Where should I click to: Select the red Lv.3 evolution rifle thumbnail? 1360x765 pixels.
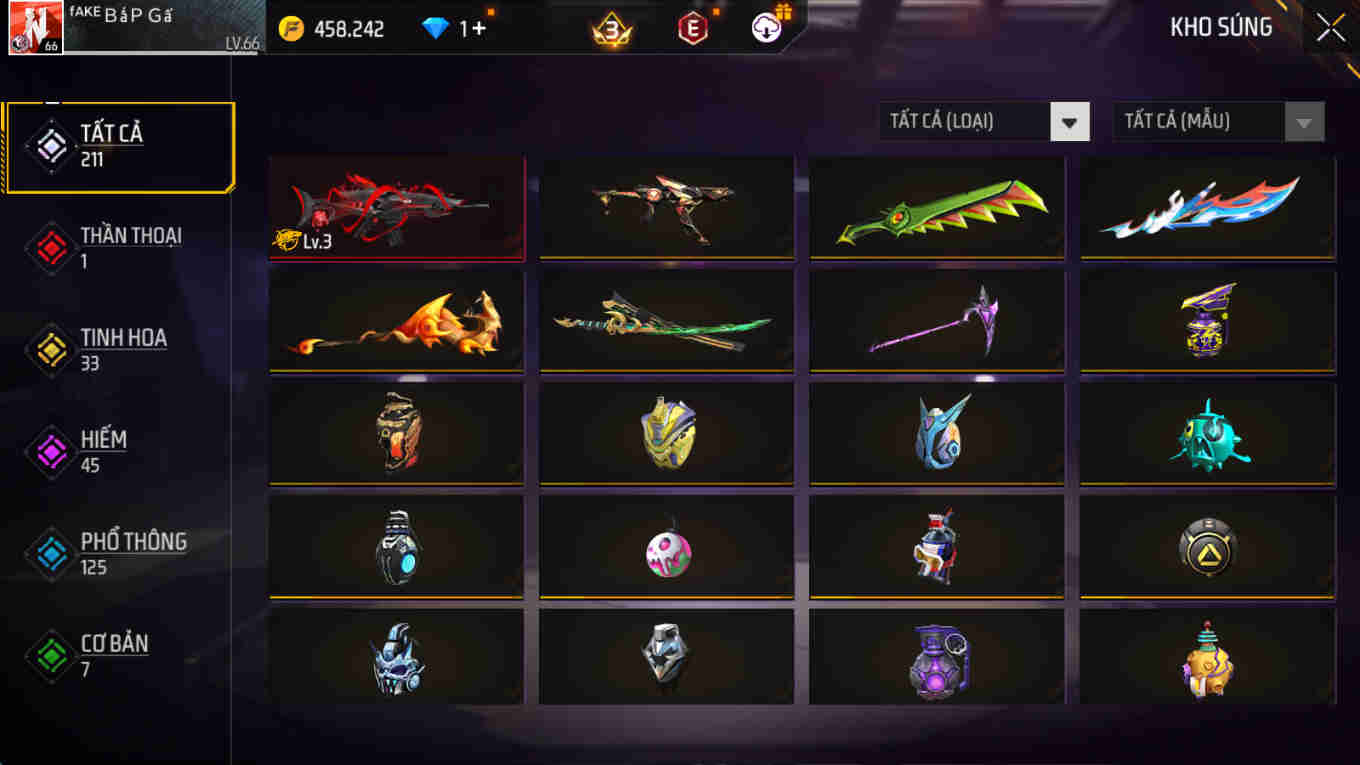click(396, 207)
